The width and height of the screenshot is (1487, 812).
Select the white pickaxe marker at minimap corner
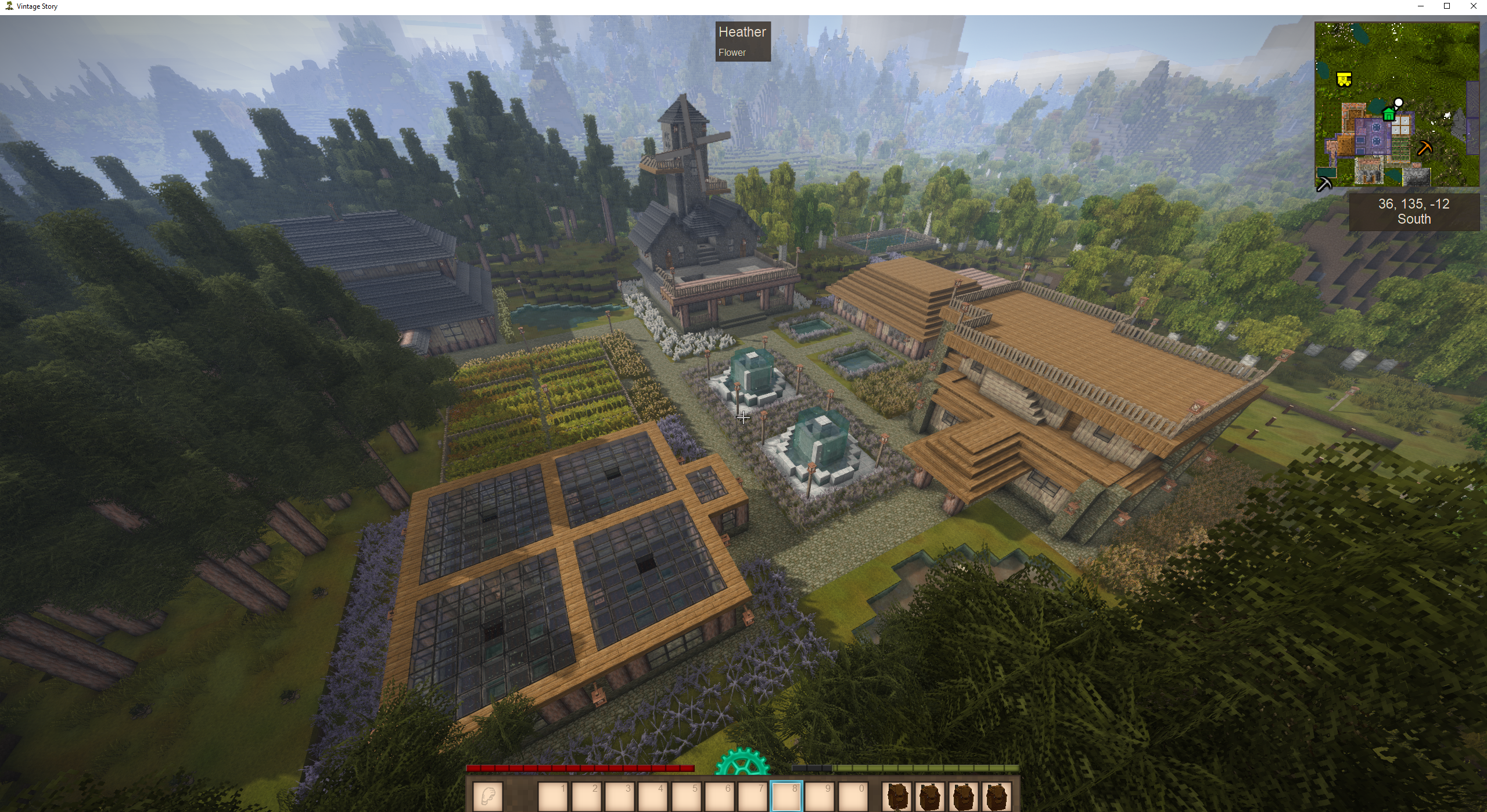[1324, 185]
